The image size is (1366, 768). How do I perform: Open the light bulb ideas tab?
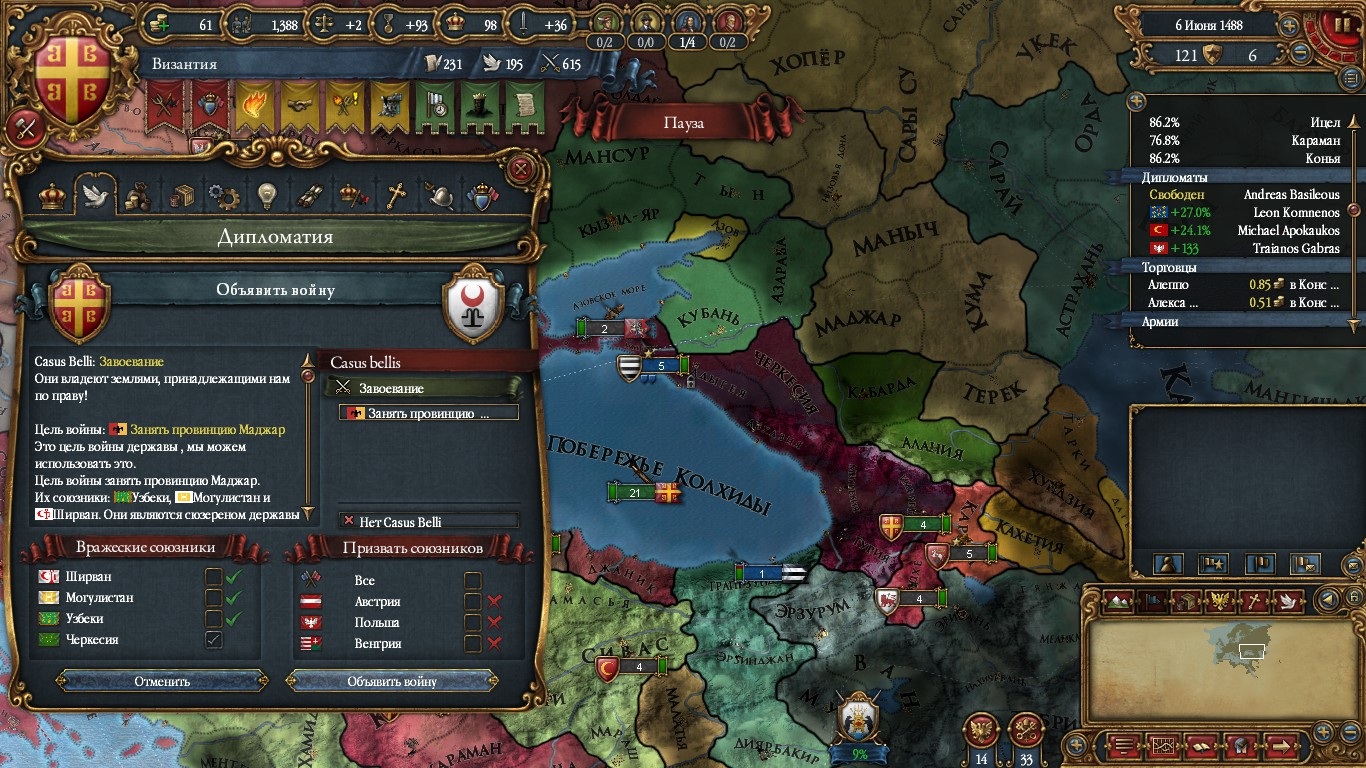point(266,196)
